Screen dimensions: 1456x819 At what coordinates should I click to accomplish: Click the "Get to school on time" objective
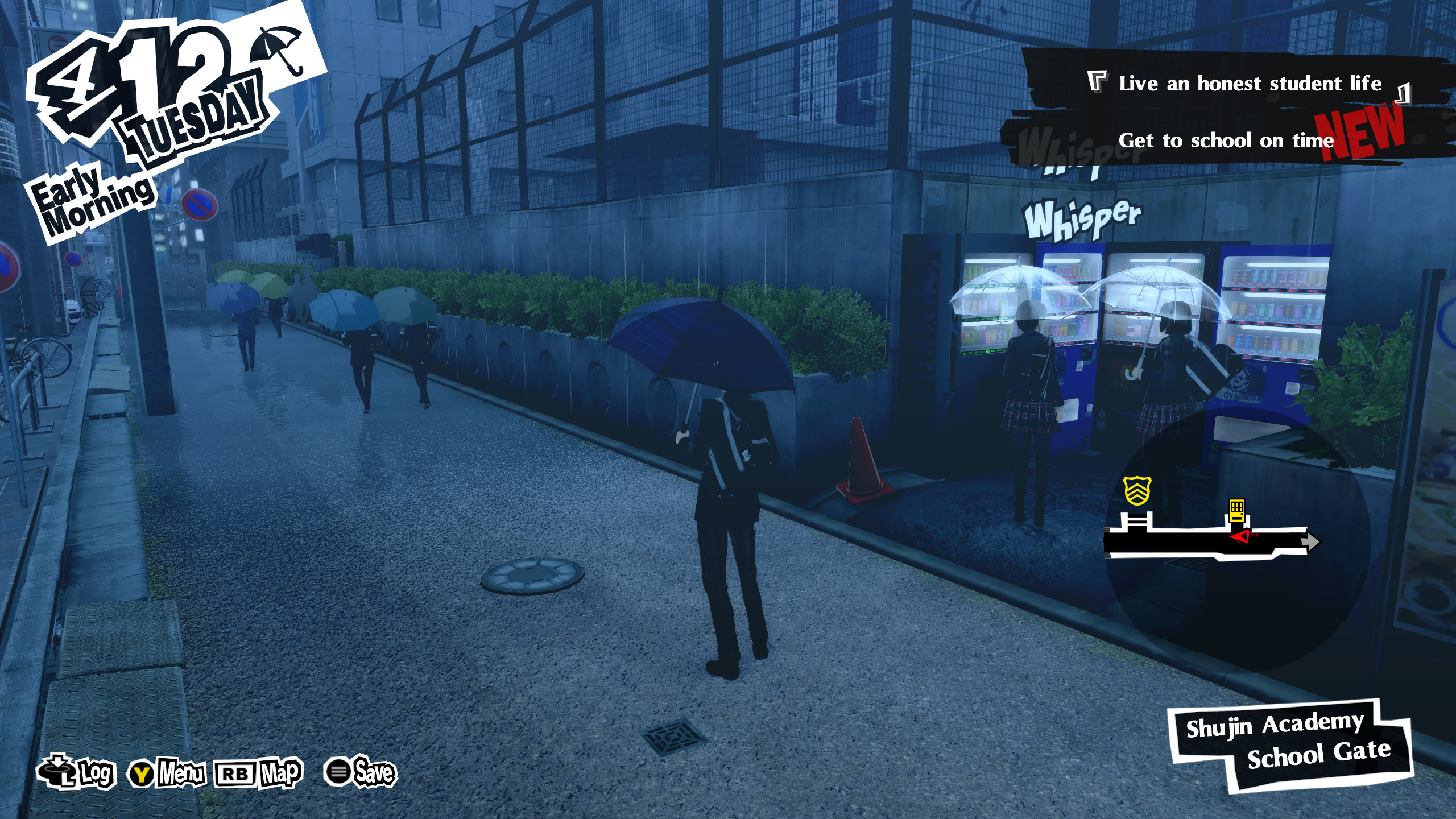click(x=1226, y=140)
